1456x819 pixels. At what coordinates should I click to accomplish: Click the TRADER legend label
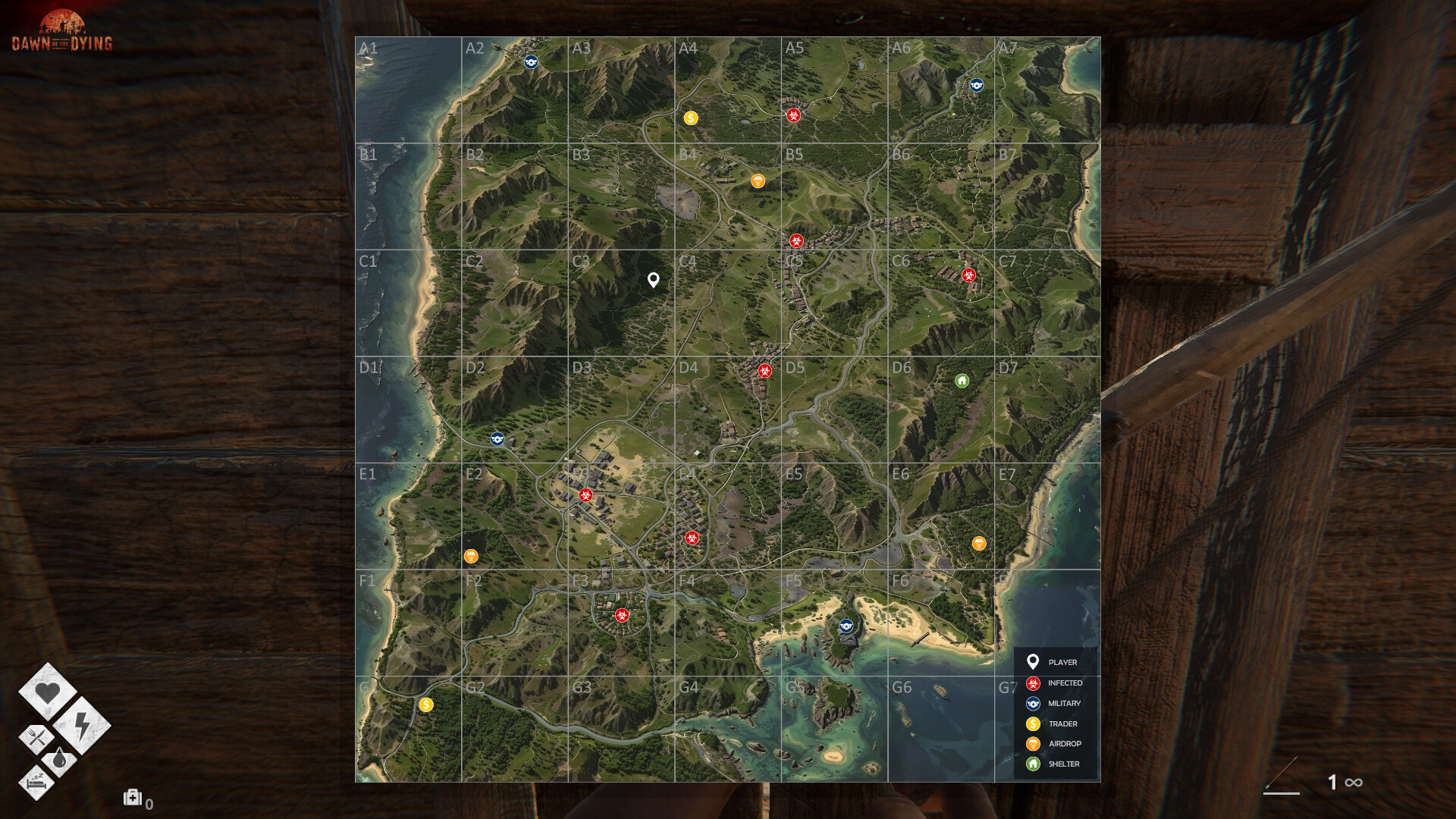1062,723
